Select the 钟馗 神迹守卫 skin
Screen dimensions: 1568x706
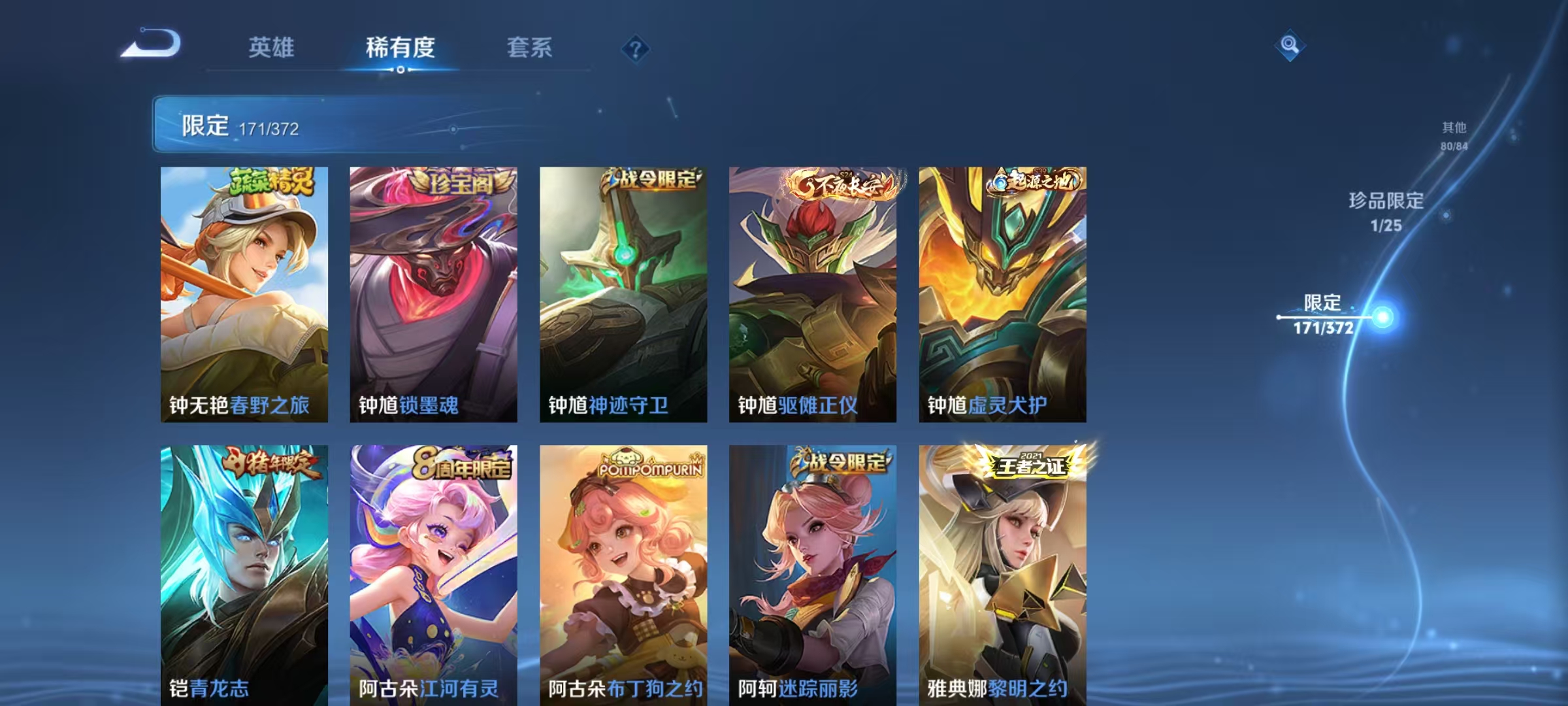click(624, 294)
